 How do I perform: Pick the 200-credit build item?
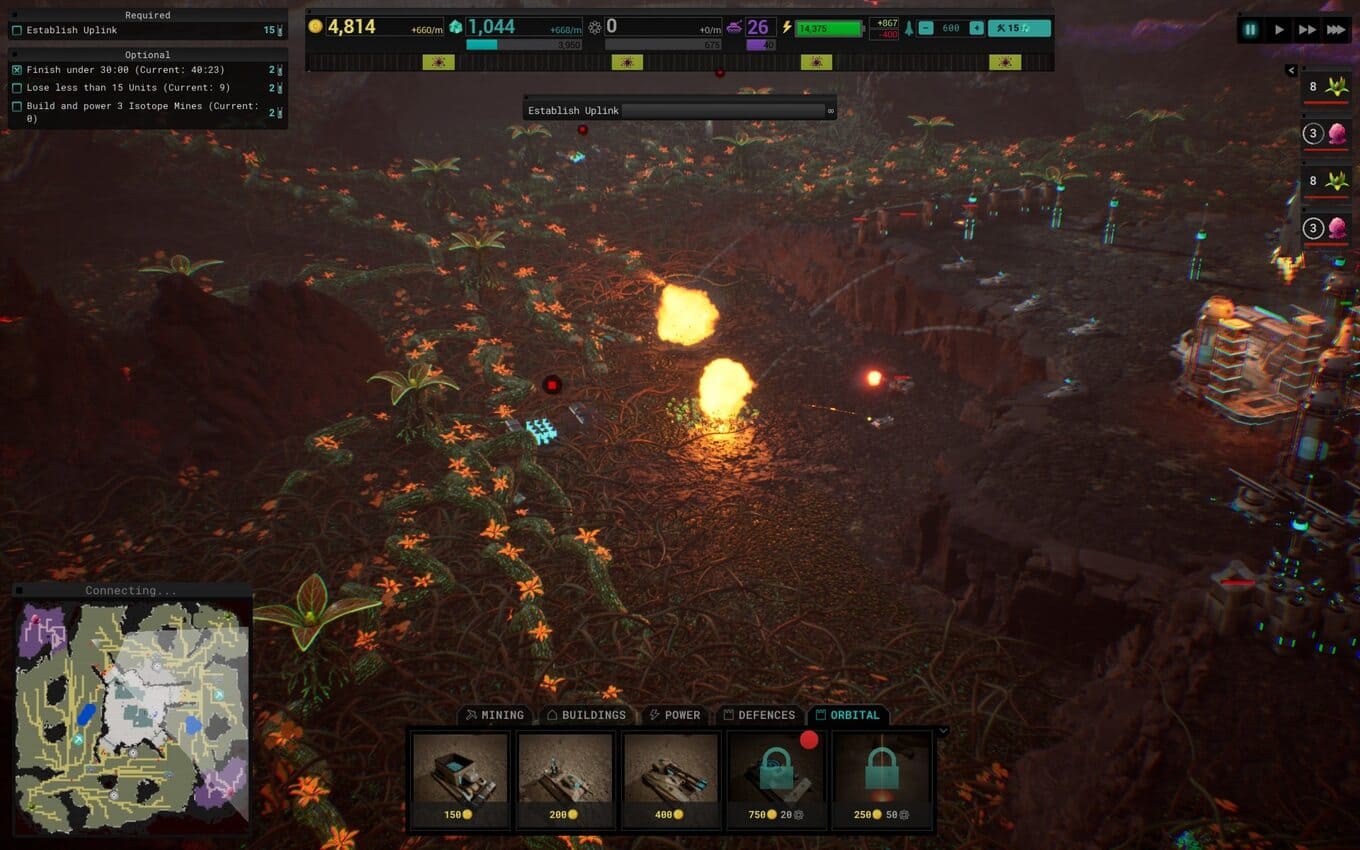coord(566,779)
